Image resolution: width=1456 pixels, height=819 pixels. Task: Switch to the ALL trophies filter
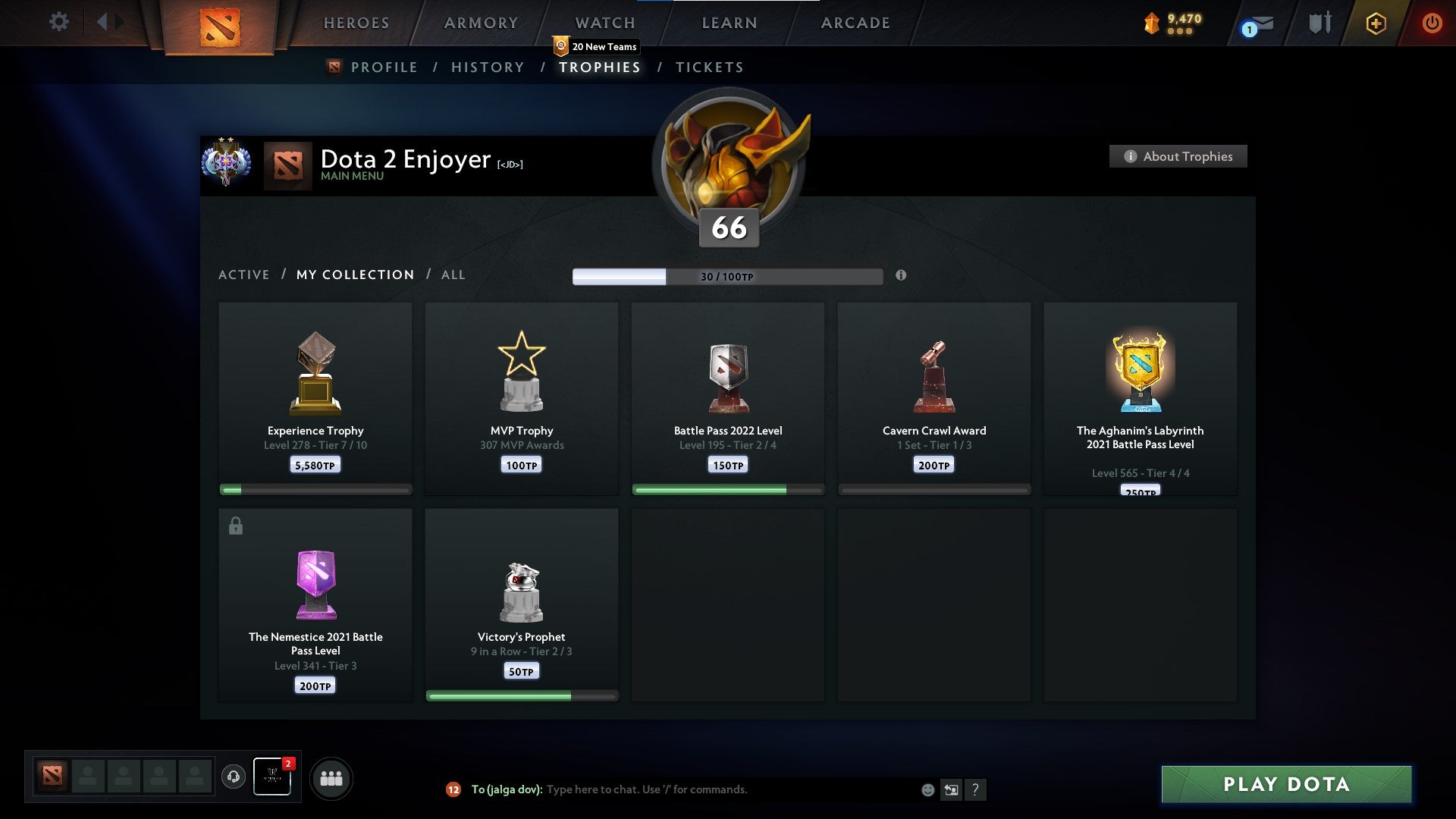pyautogui.click(x=453, y=275)
